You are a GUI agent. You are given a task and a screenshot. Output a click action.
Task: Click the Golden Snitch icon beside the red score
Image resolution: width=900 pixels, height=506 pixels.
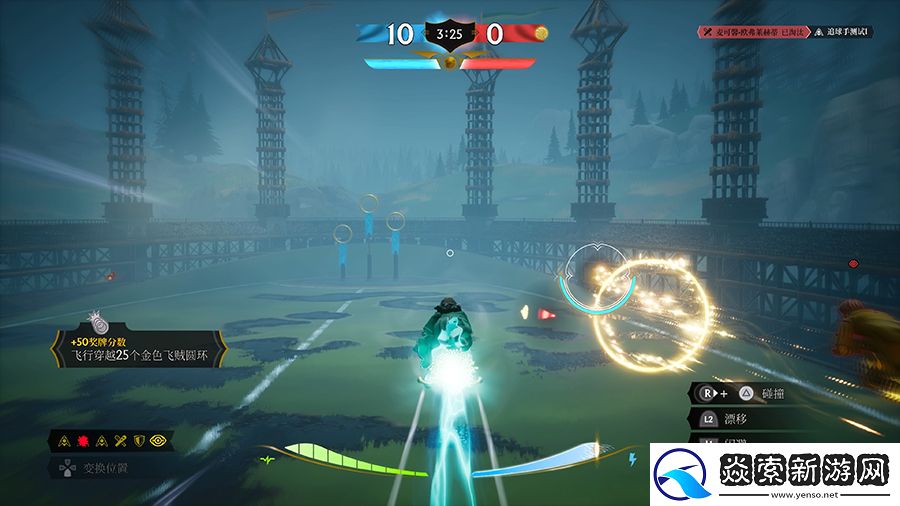[541, 33]
